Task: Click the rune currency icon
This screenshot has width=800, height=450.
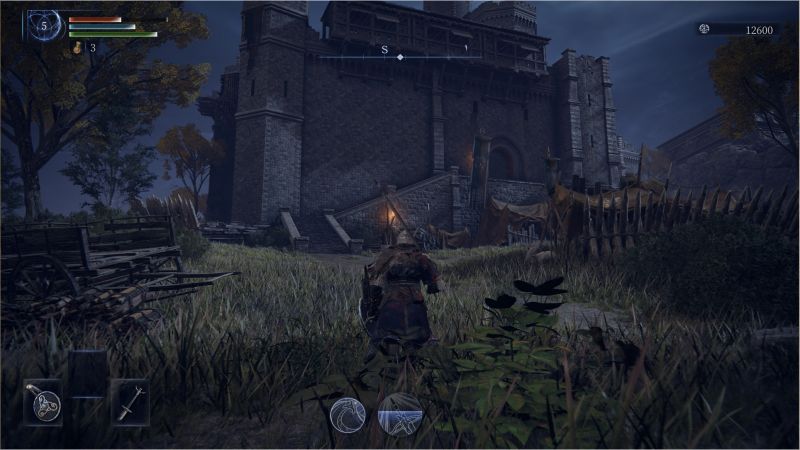Action: tap(704, 30)
